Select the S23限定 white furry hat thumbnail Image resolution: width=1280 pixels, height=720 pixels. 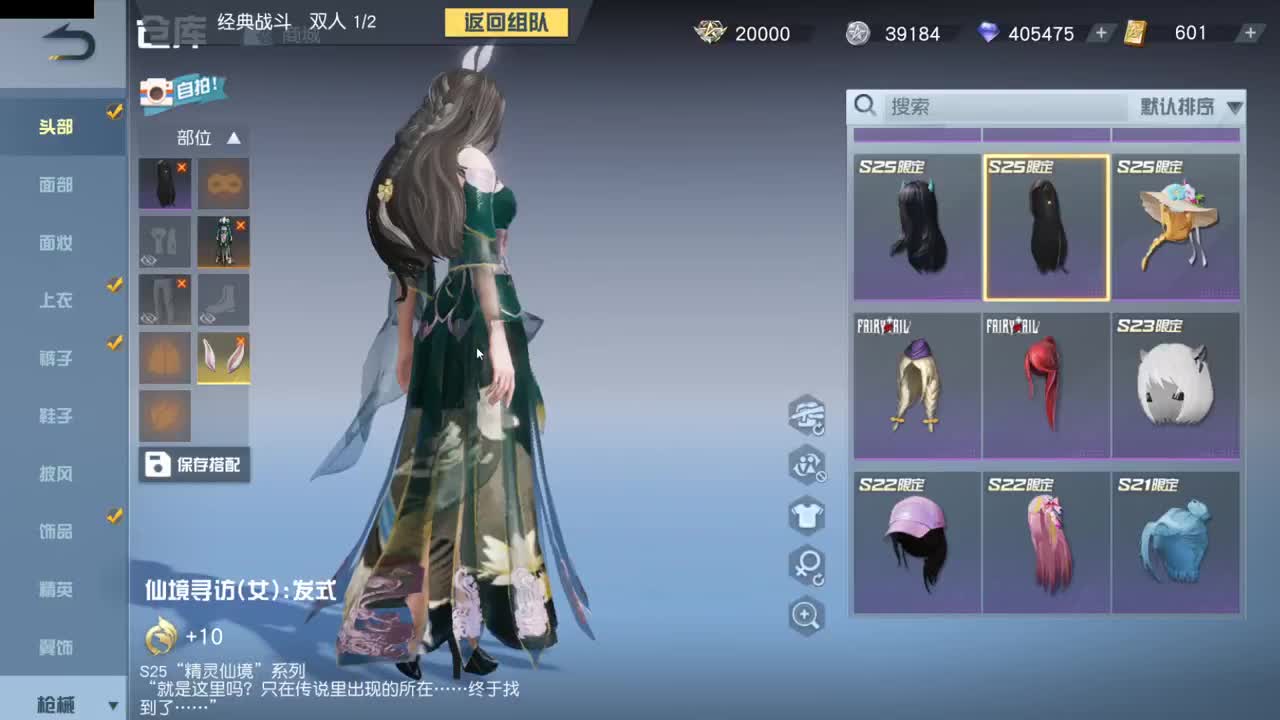1176,385
